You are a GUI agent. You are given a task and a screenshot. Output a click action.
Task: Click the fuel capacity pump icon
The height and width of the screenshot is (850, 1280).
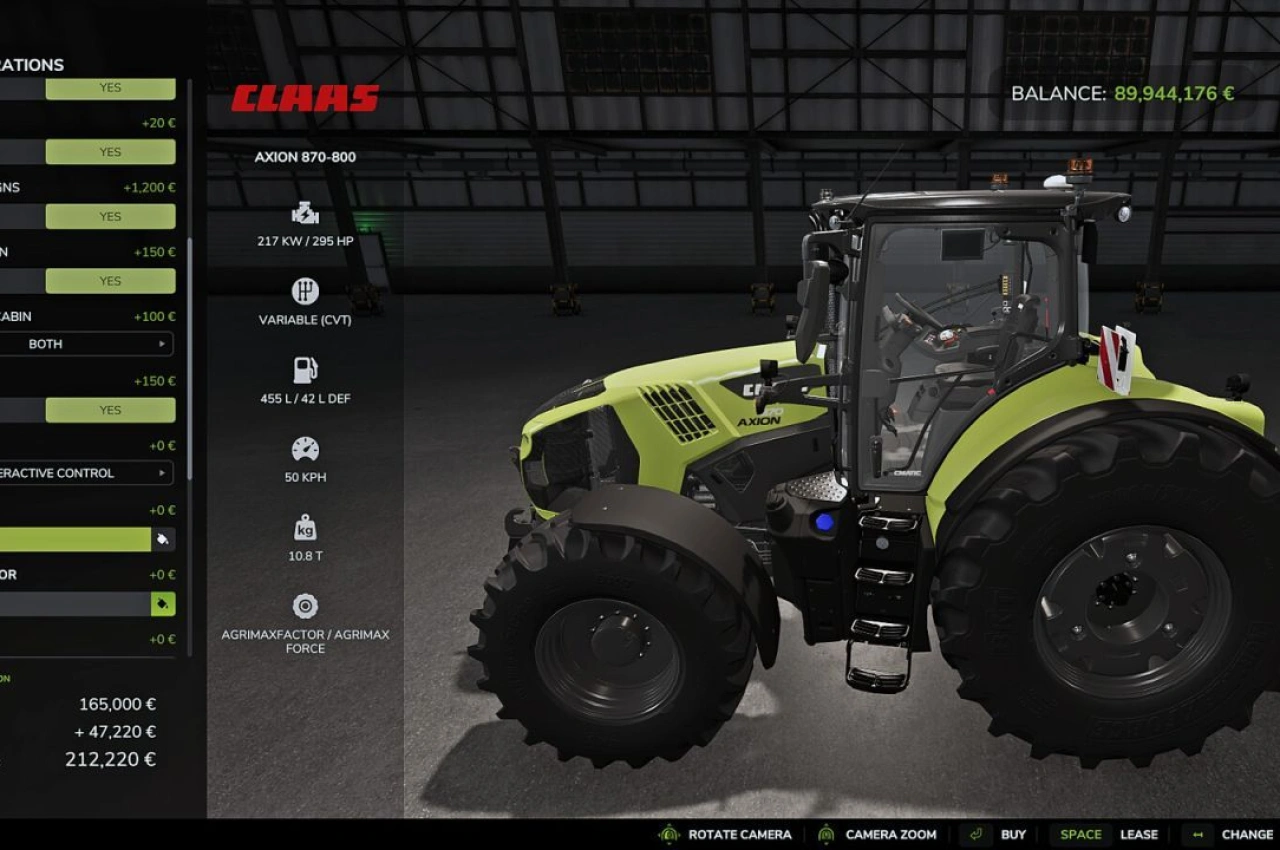[x=304, y=368]
